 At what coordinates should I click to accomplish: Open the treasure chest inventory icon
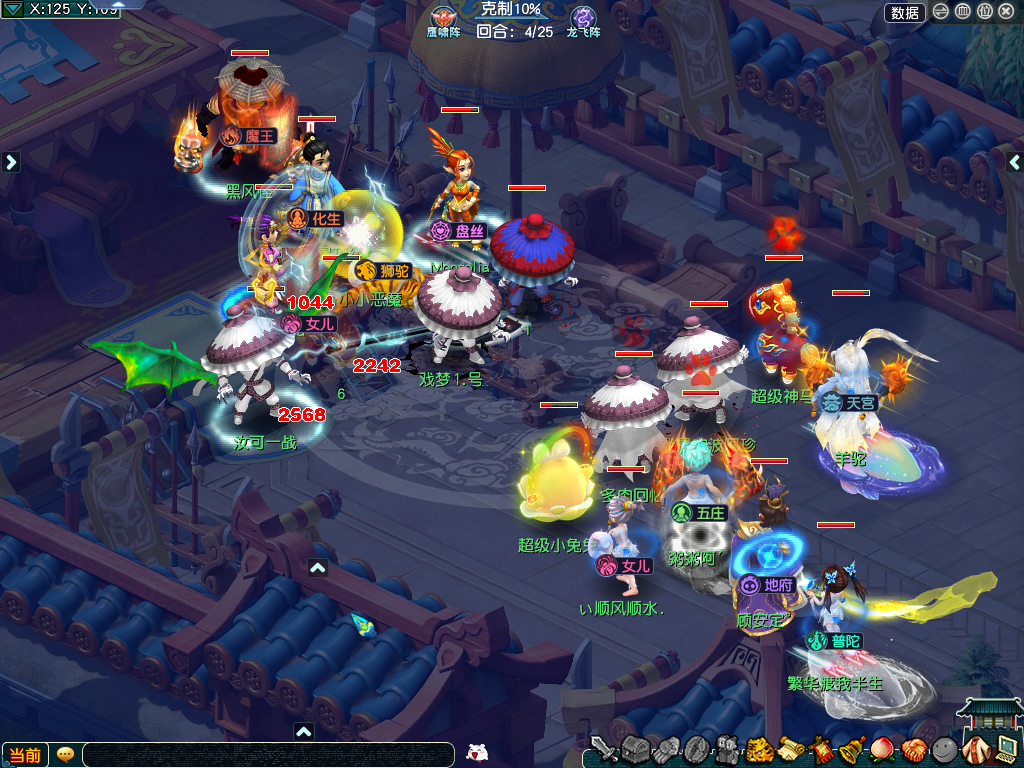pos(636,749)
